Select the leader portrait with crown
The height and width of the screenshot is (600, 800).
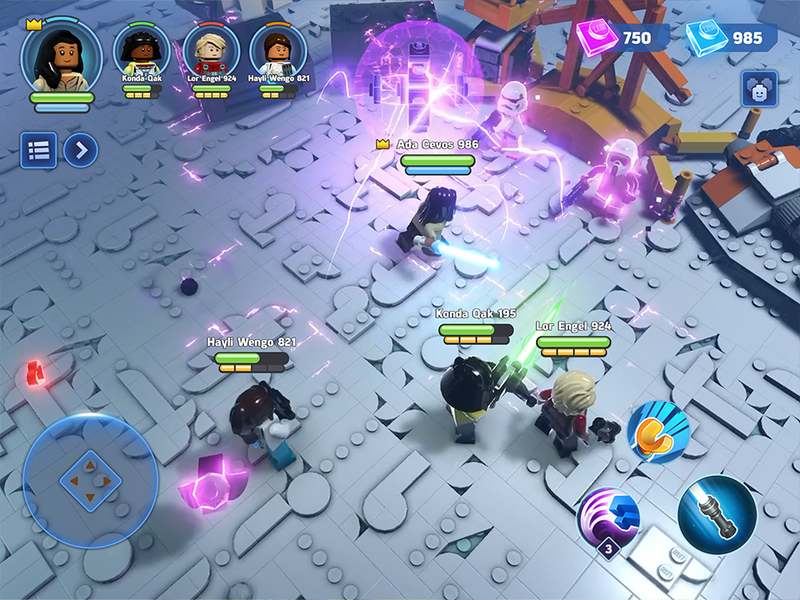click(x=61, y=53)
